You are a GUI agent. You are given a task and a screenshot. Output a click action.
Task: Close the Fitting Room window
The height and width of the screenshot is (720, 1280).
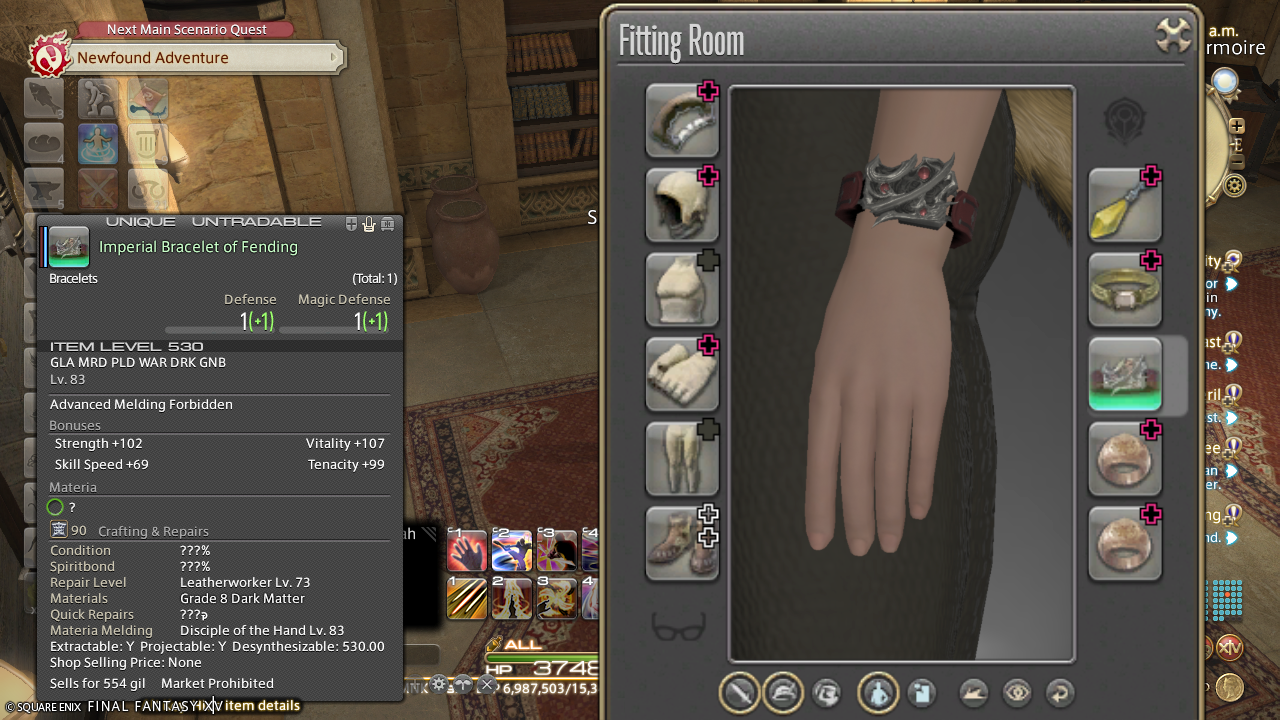pos(1173,35)
